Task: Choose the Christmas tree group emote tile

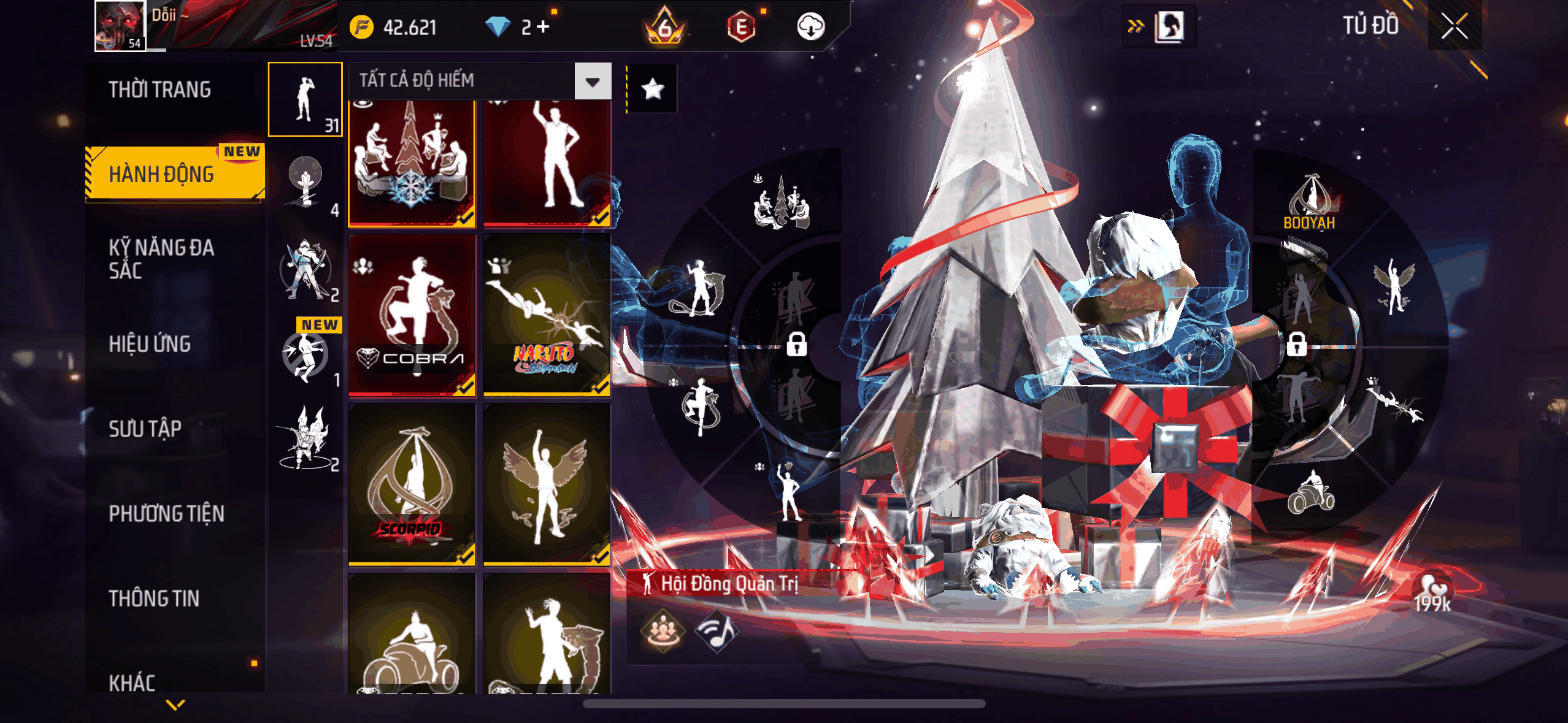Action: [412, 164]
